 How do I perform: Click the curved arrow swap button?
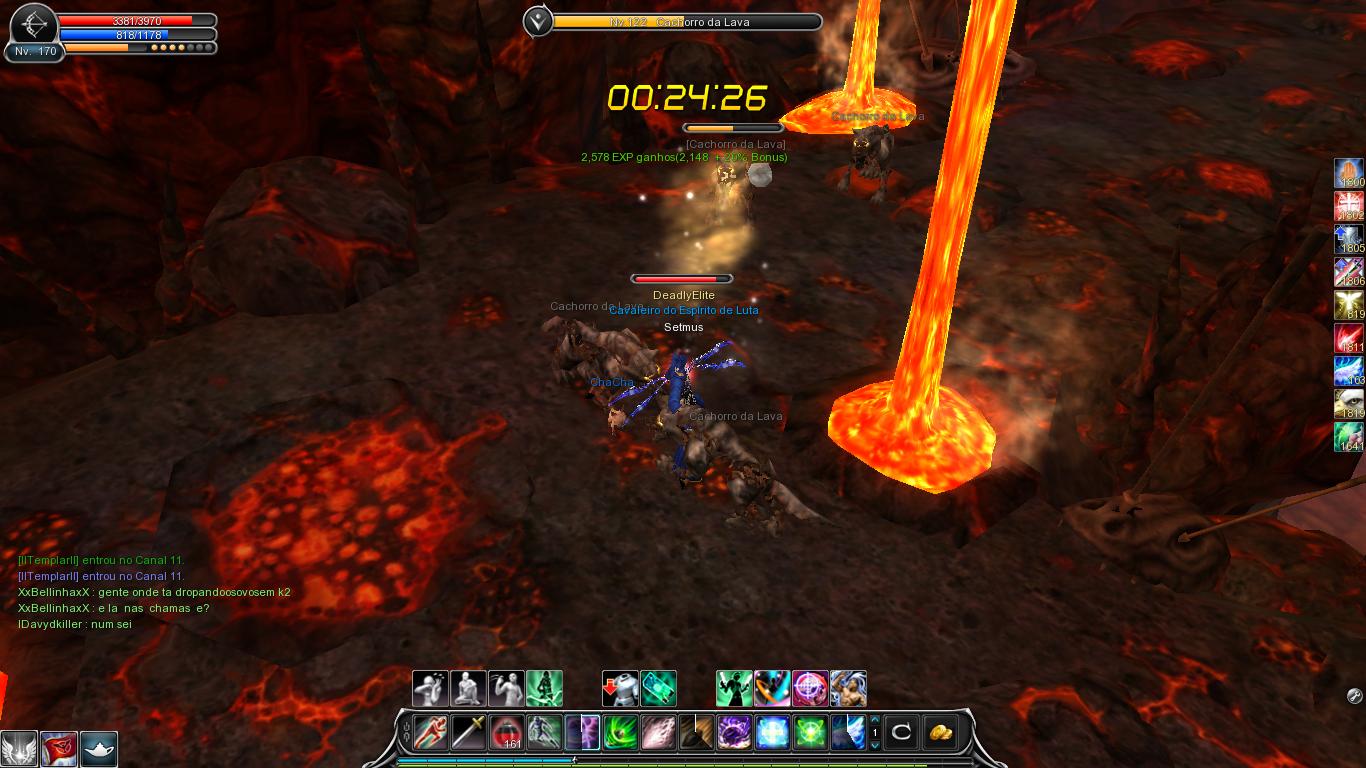[901, 732]
